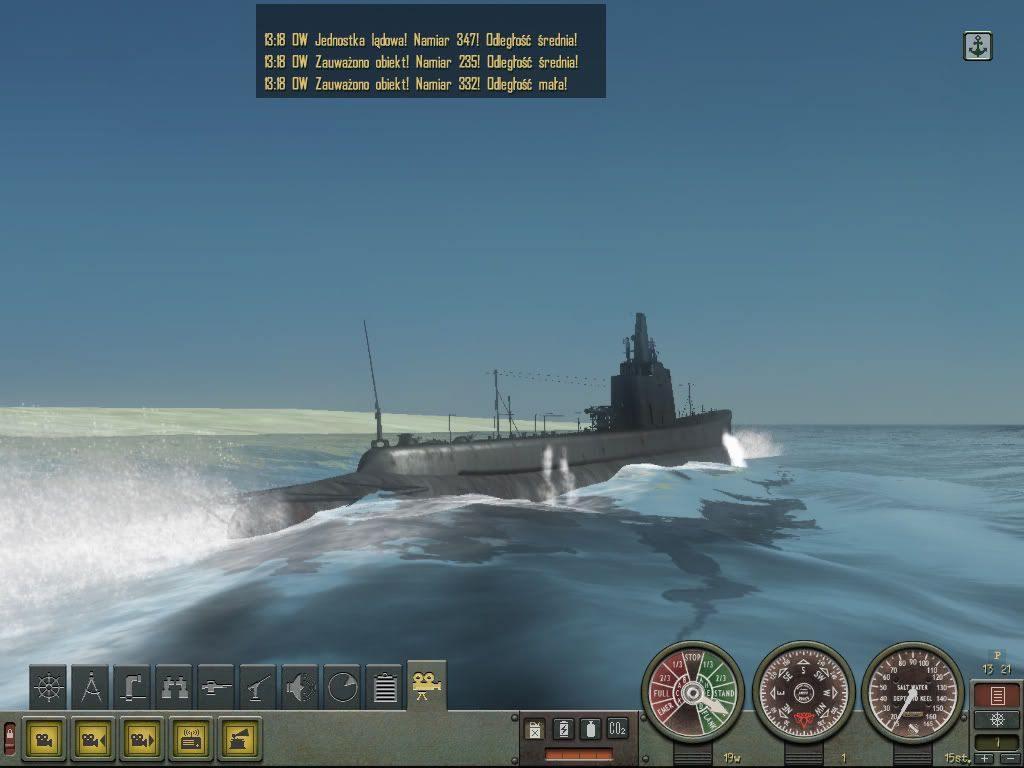Switch to the periscope tab
1024x768 pixels.
coord(132,687)
